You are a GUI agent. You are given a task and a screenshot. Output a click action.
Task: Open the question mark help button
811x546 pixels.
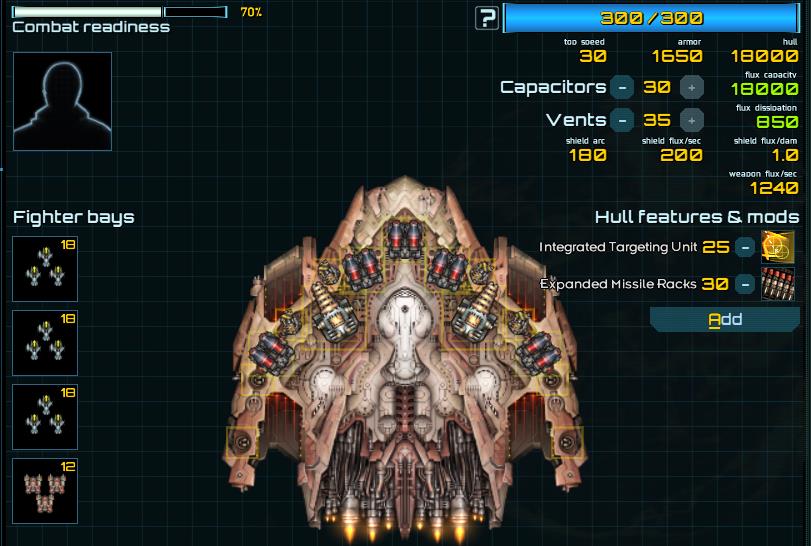tap(487, 18)
